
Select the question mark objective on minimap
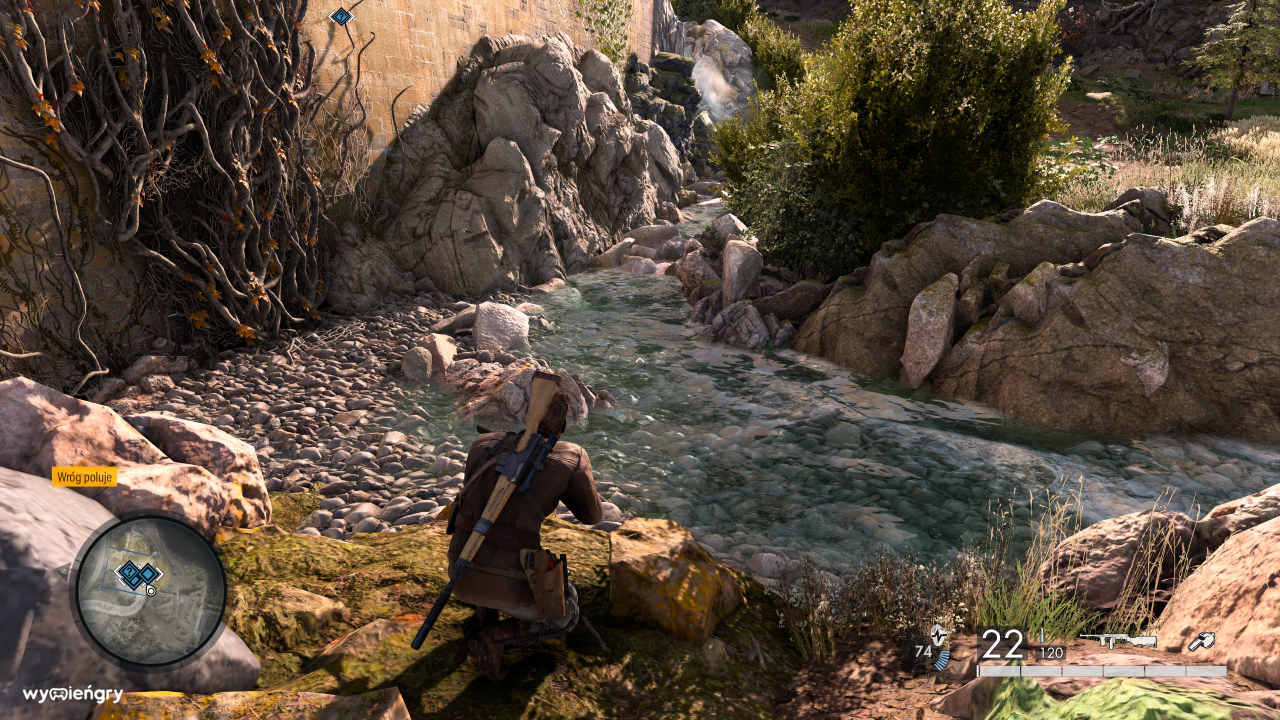click(x=131, y=574)
